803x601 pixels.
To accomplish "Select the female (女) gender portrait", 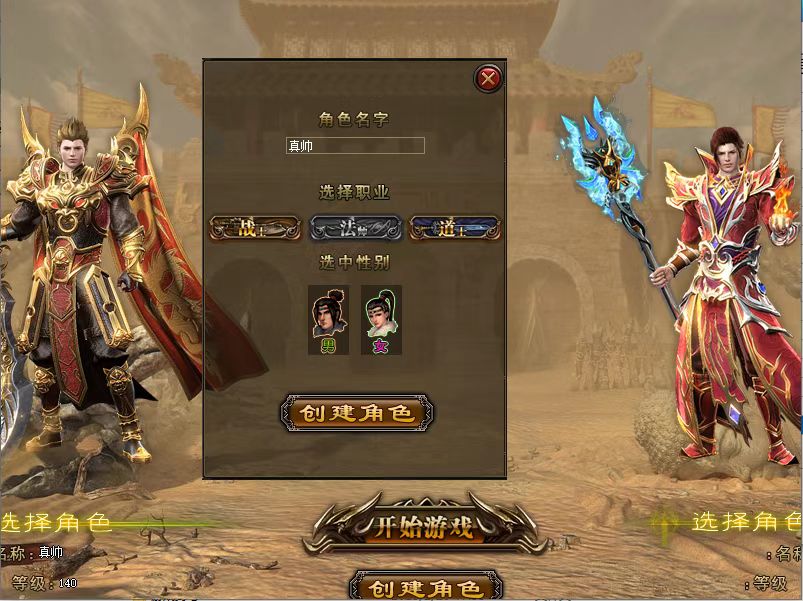I will pyautogui.click(x=381, y=319).
